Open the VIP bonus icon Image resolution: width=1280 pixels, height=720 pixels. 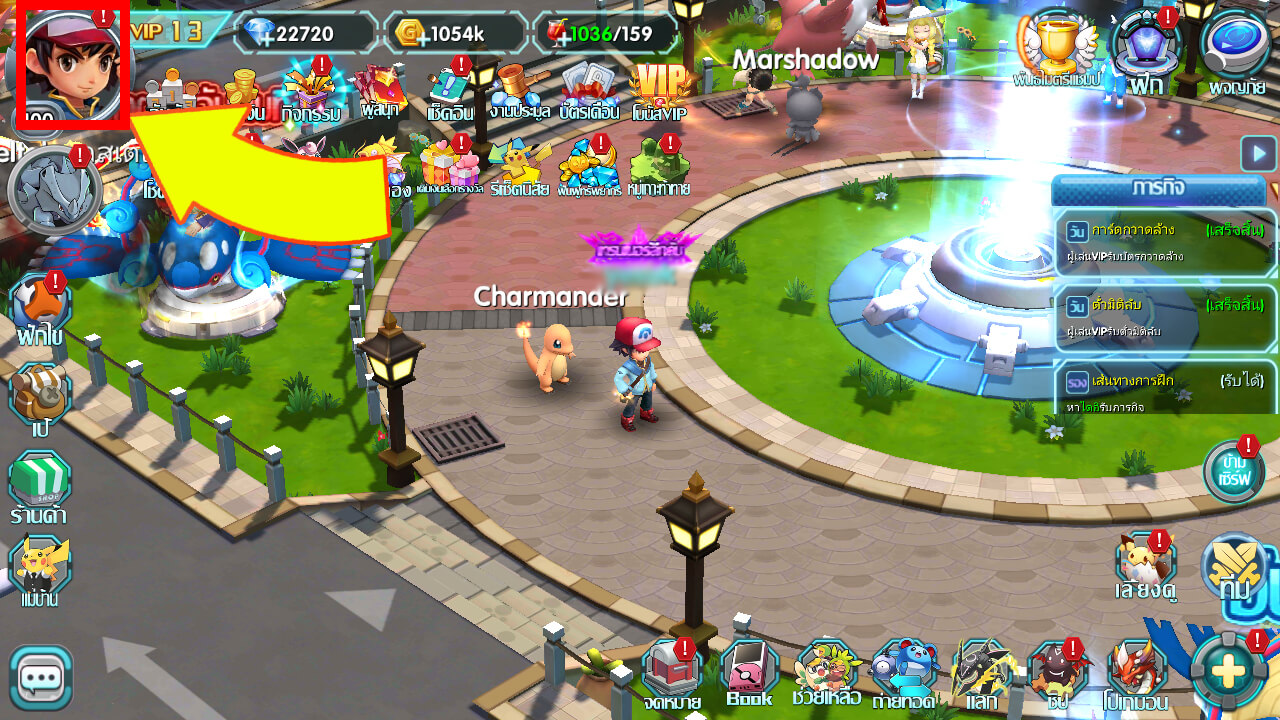(x=660, y=90)
